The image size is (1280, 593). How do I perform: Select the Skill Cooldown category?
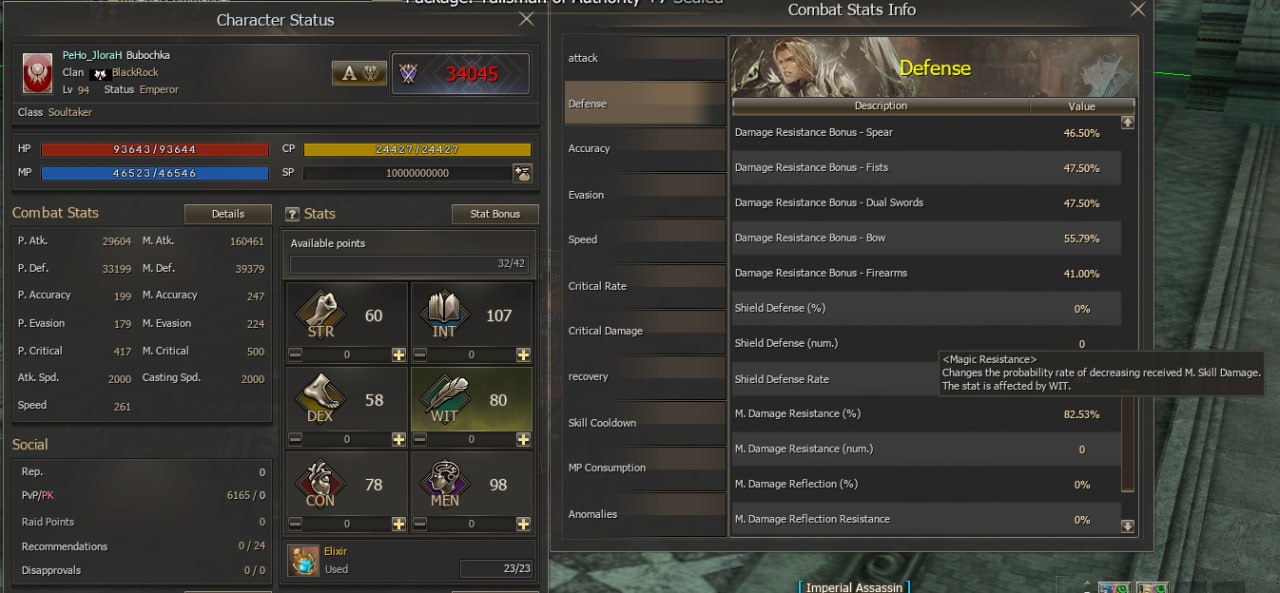point(645,423)
